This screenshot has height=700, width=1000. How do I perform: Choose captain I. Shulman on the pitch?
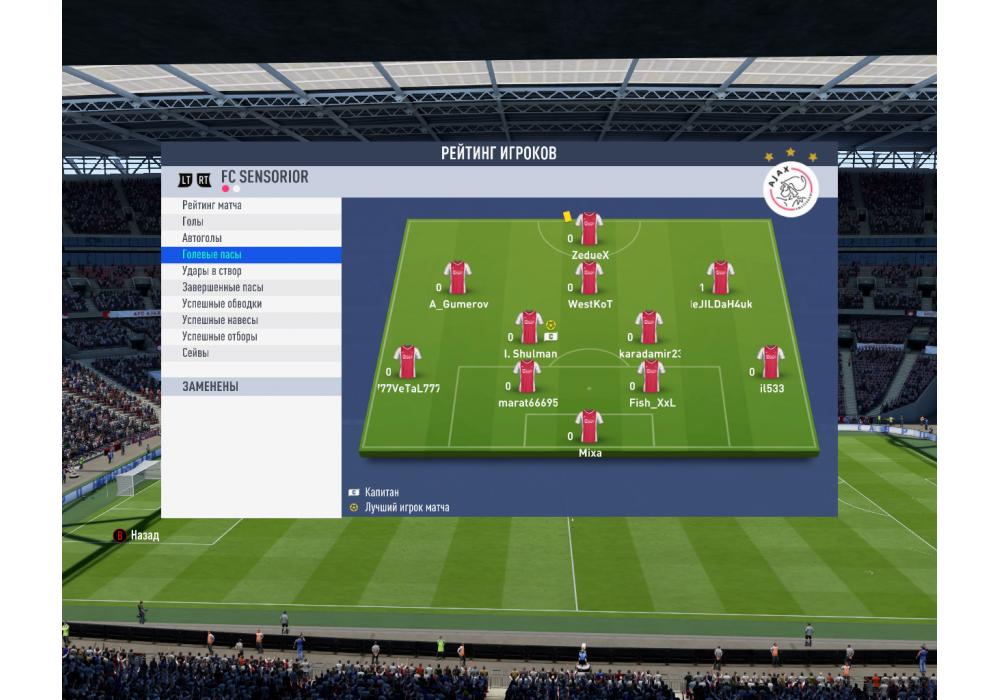coord(529,328)
